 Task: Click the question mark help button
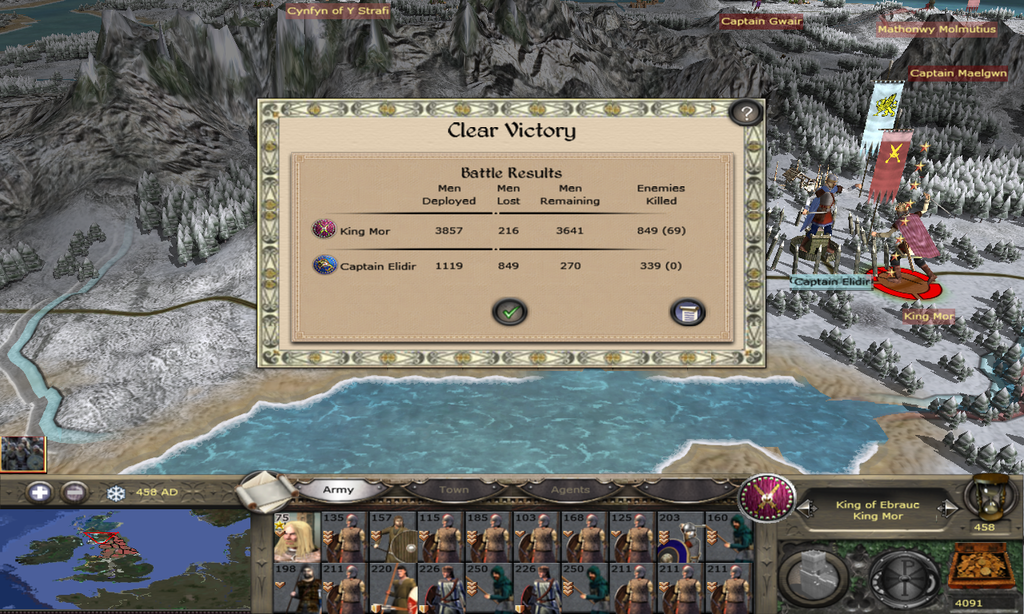coord(745,112)
